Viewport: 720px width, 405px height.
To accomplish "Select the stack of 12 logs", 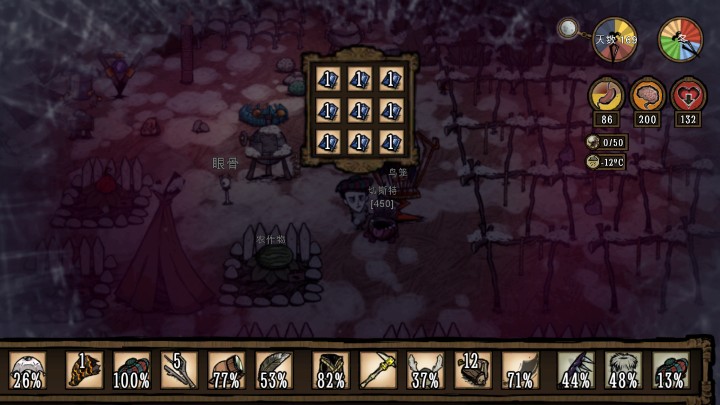I will [473, 370].
